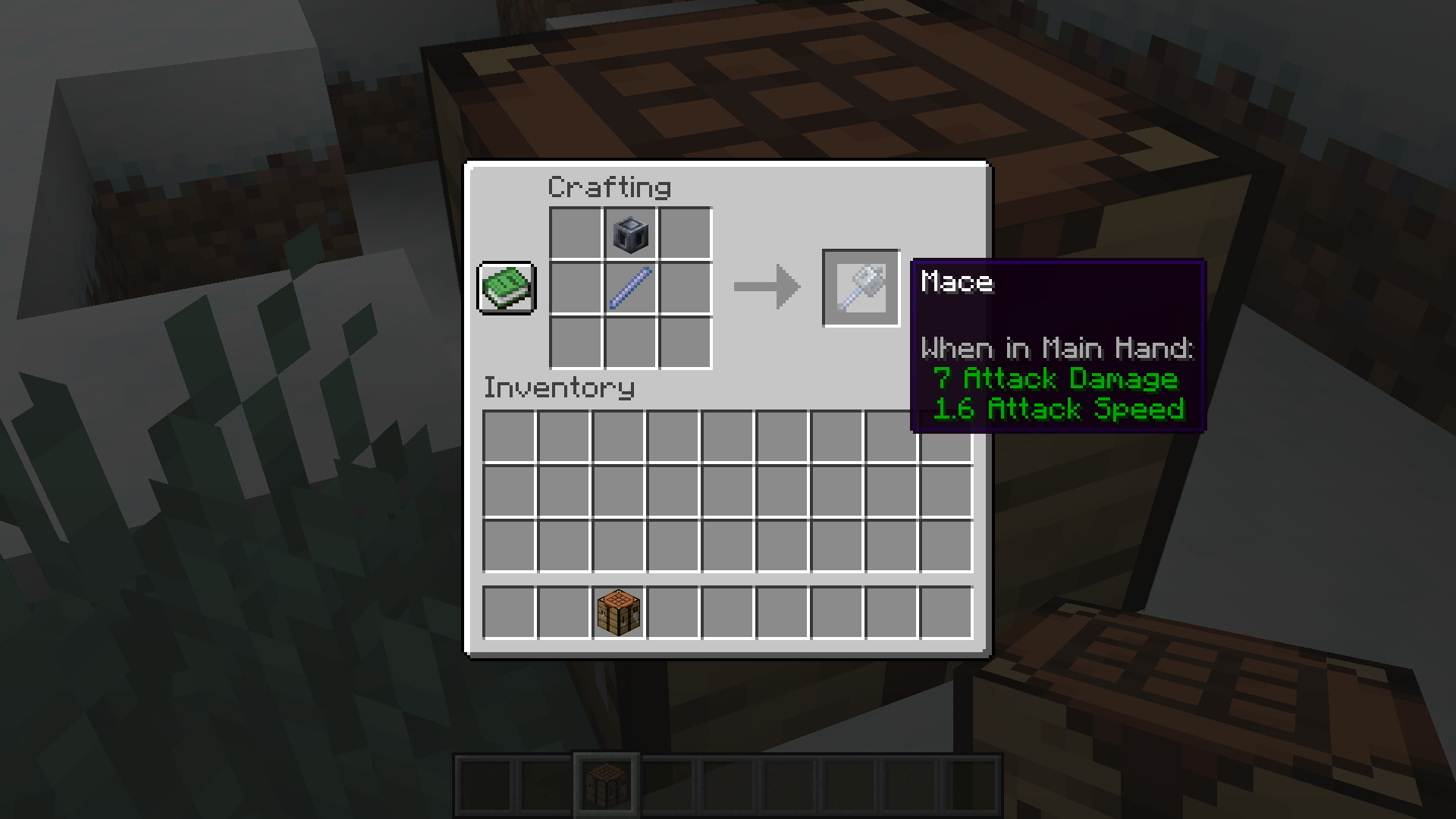Click the 1.6 Attack Speed green text

click(1059, 409)
